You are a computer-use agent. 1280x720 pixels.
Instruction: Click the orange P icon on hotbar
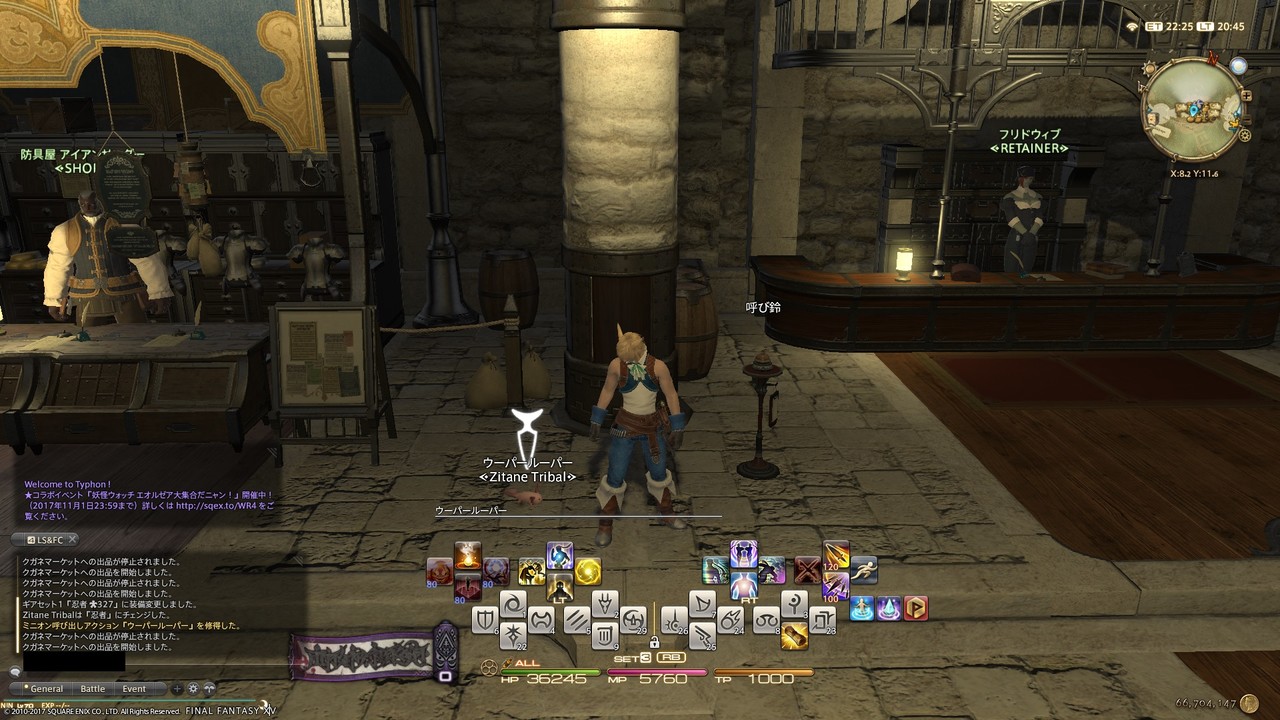click(915, 607)
